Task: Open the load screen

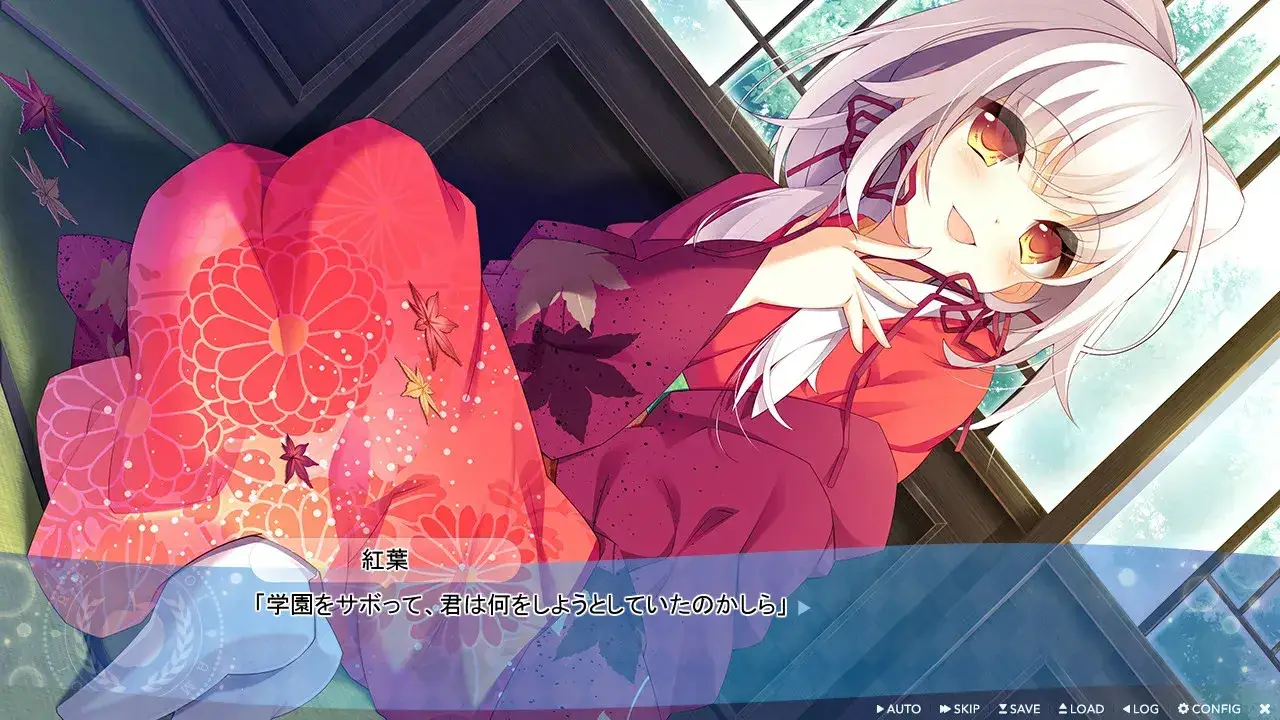Action: pos(1080,709)
